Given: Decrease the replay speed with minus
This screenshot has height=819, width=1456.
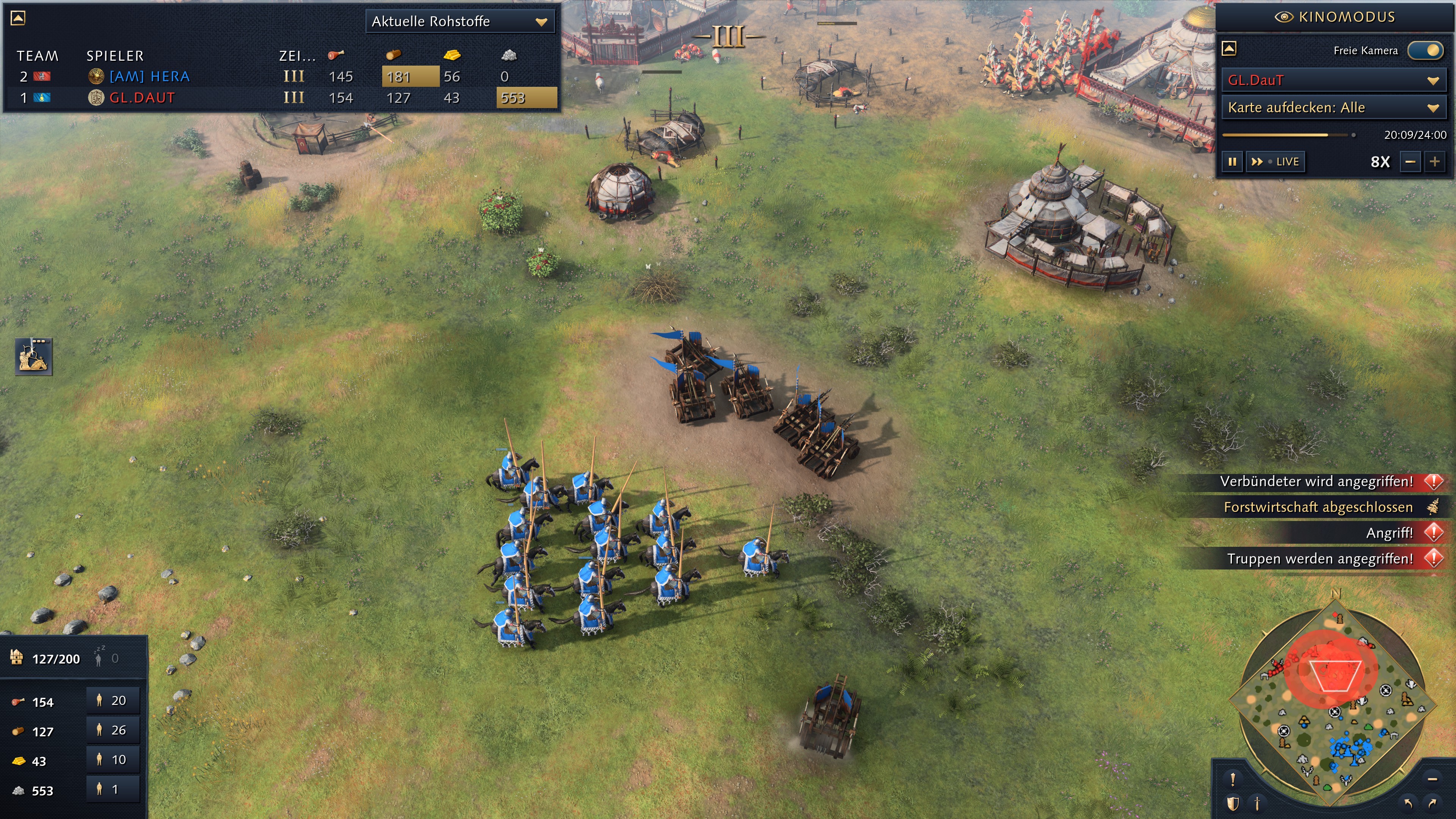Looking at the screenshot, I should point(1410,162).
